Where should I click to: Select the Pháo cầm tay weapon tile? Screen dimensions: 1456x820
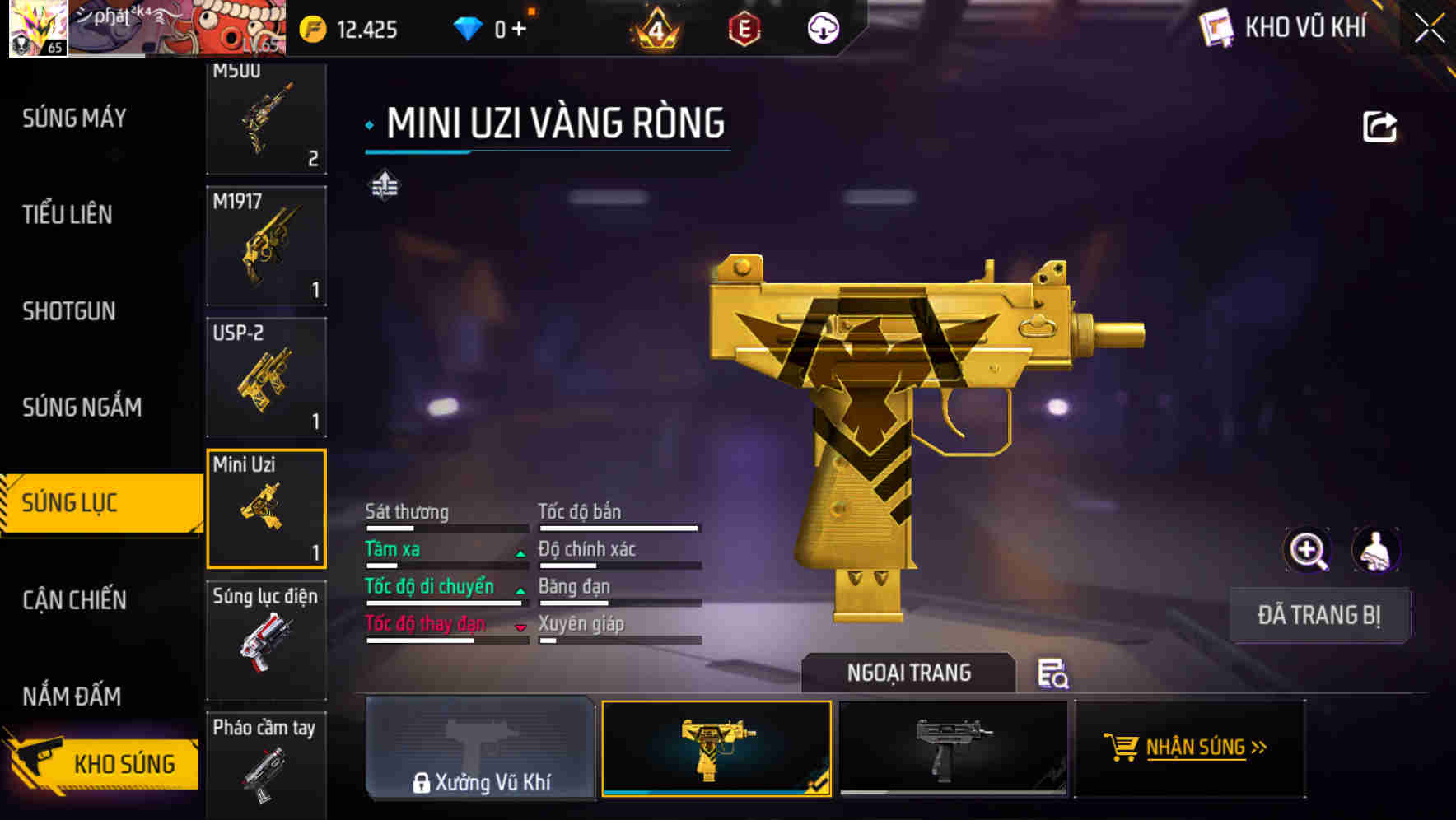266,763
